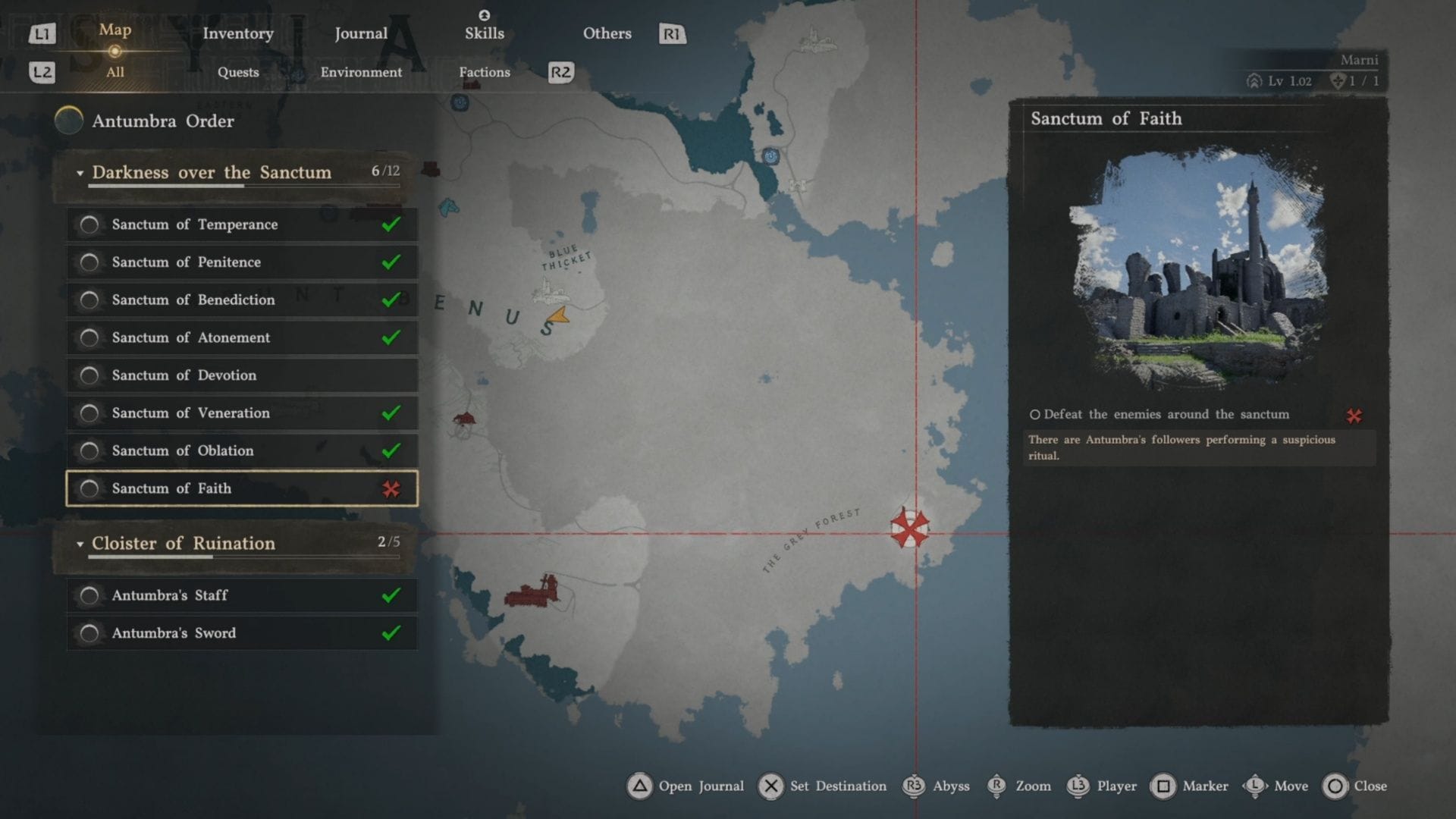Switch to the Factions filter
Image resolution: width=1456 pixels, height=819 pixels.
(484, 72)
